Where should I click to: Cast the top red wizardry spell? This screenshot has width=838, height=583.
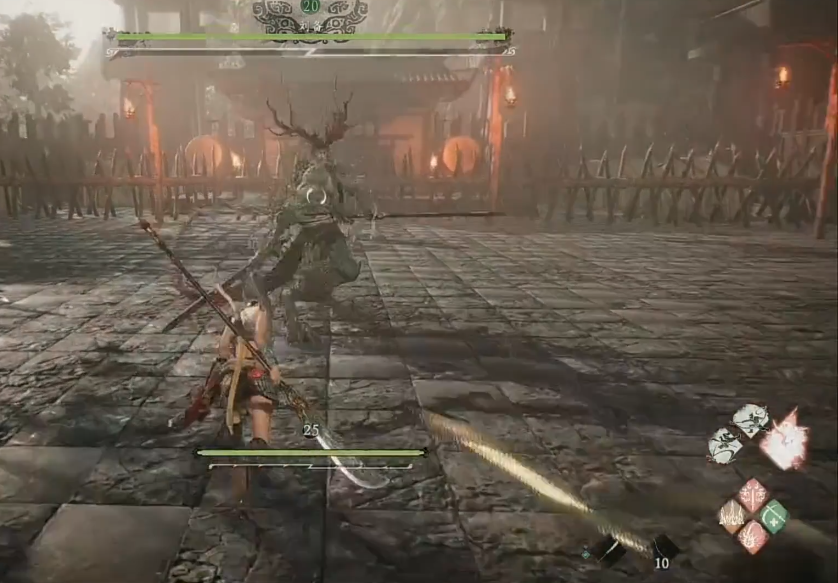752,494
